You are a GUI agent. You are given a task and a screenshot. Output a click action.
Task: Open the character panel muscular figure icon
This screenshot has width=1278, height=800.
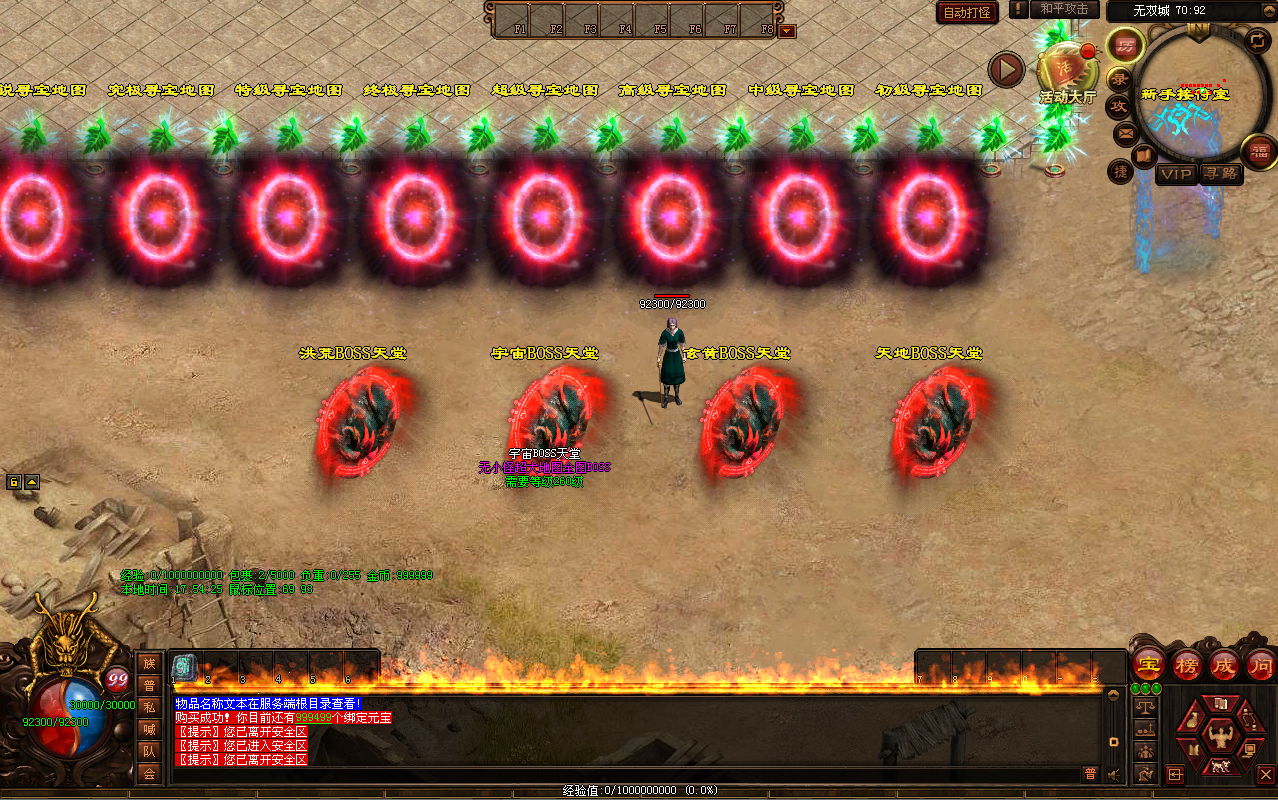pos(1219,738)
